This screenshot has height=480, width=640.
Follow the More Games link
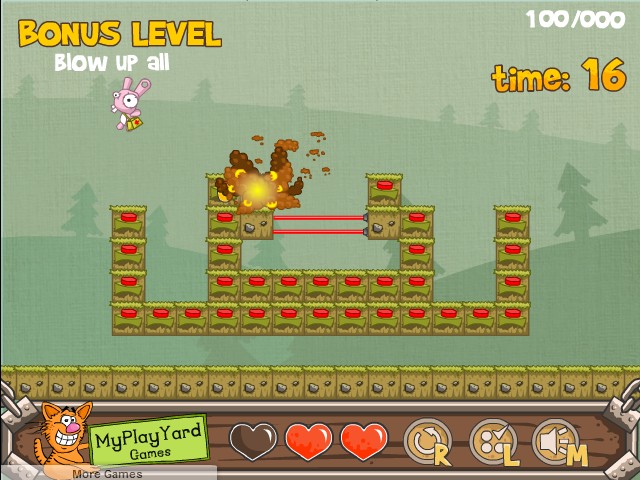point(107,473)
